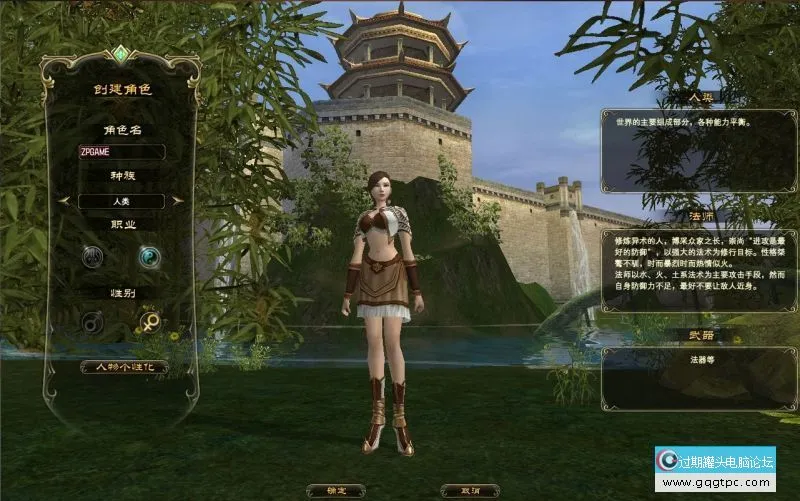Select the previous race with the left arrow
Screen dimensions: 800x501
click(69, 200)
